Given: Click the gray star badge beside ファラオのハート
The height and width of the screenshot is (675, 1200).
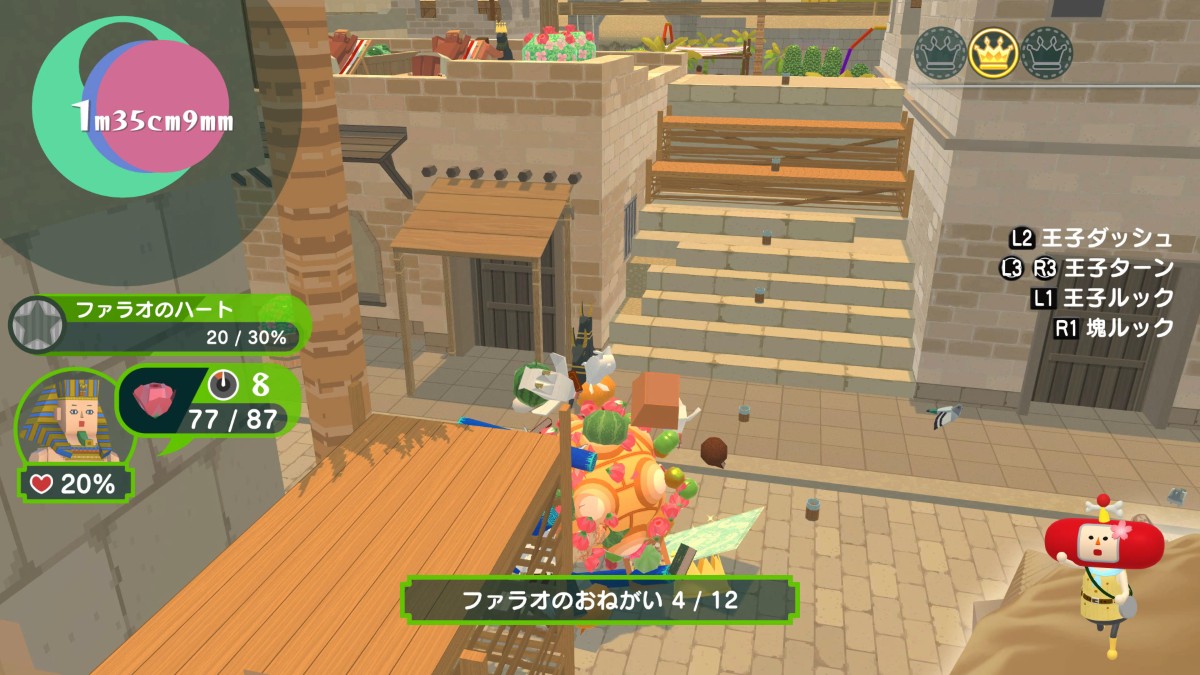Looking at the screenshot, I should 37,324.
